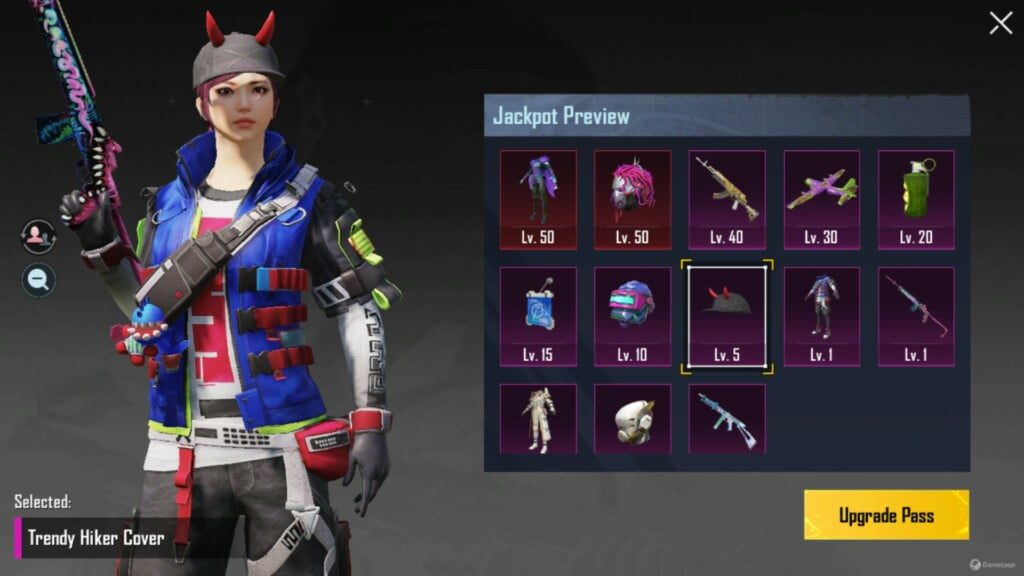1024x576 pixels.
Task: Tap the yellow Upgrade Pass button
Action: pos(886,515)
